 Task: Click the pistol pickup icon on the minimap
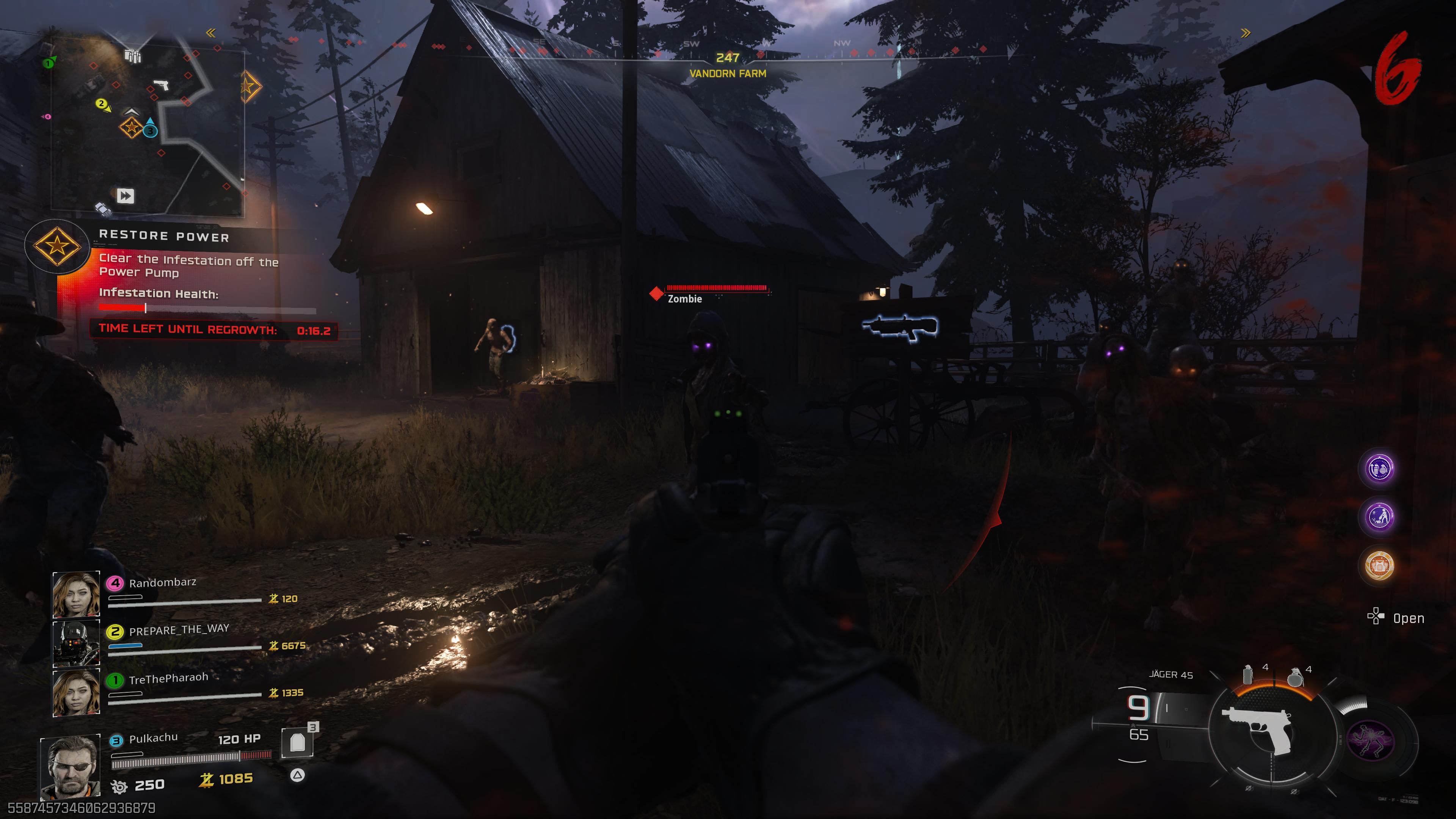tap(161, 86)
